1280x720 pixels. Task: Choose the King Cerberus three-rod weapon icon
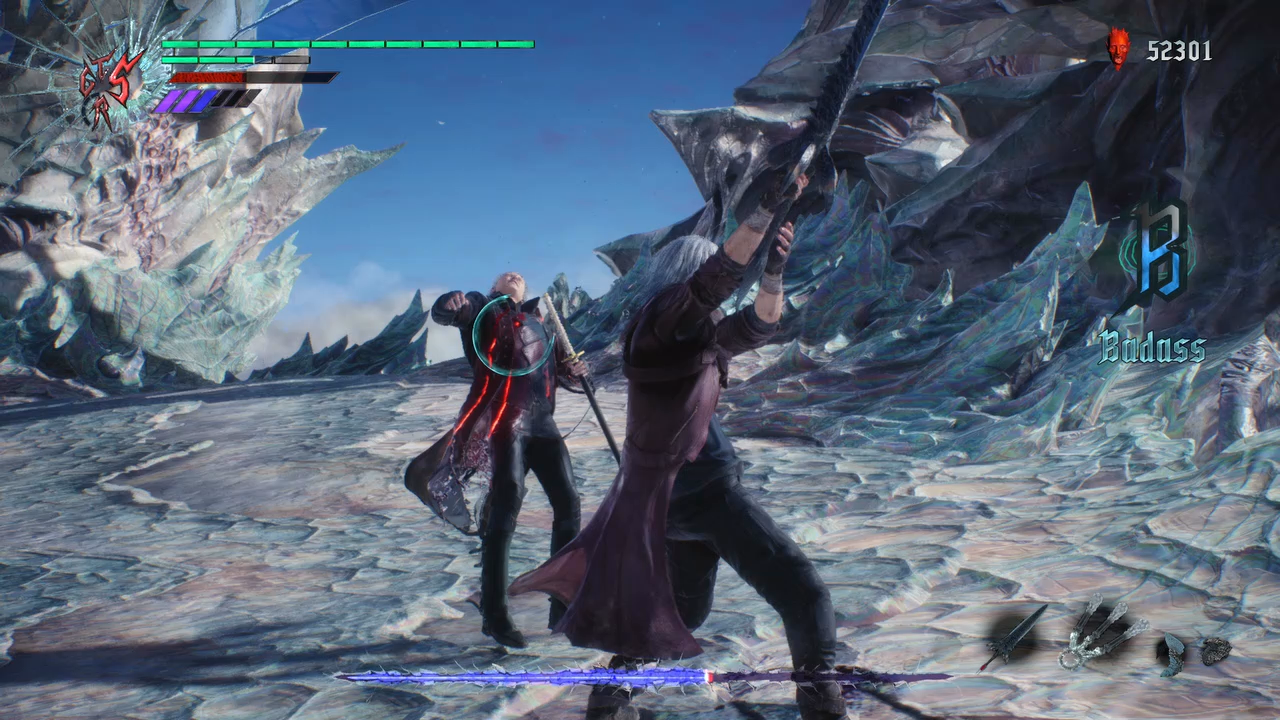[x=1099, y=631]
